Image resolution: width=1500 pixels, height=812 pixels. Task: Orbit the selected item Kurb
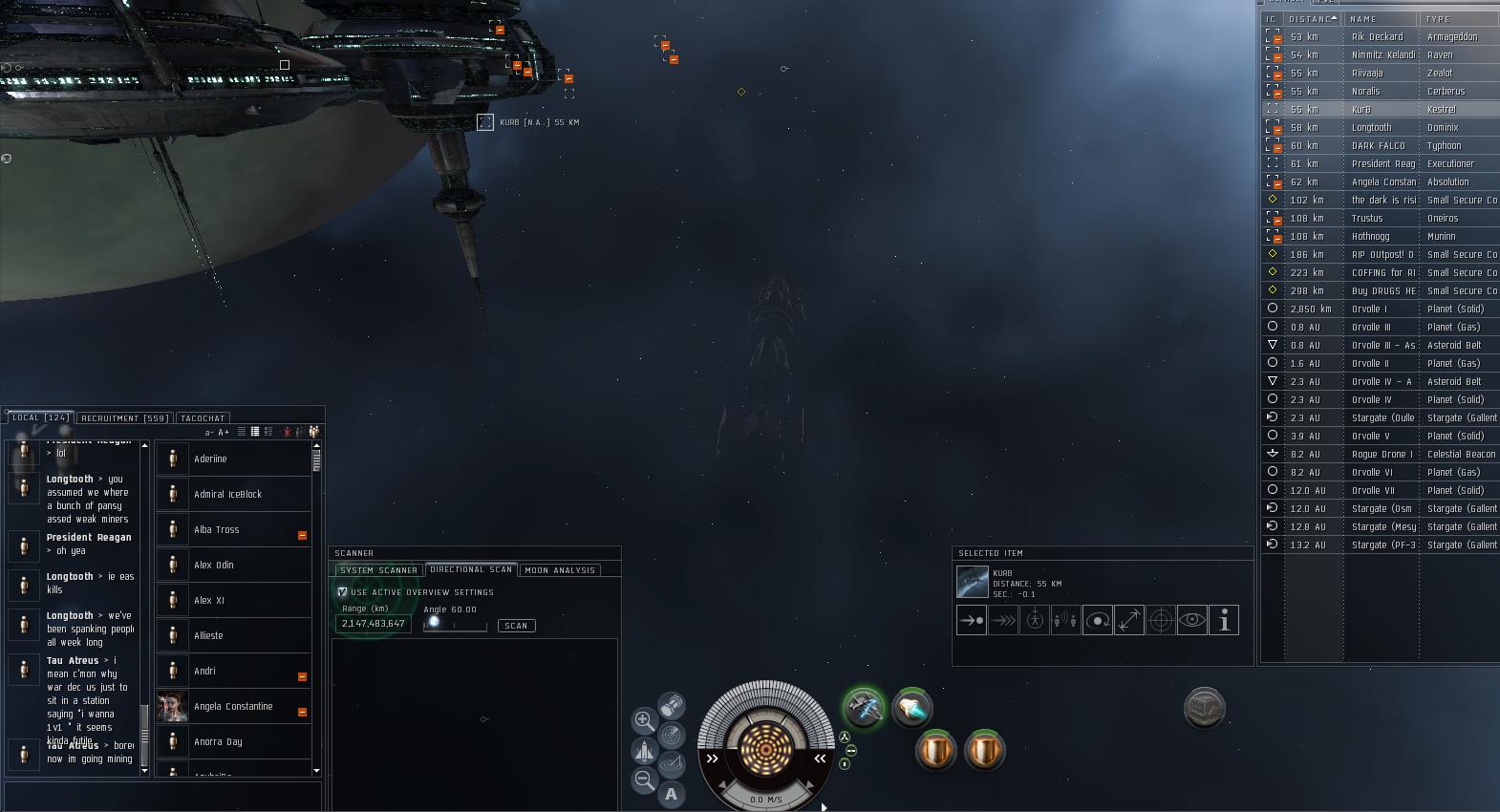pyautogui.click(x=1097, y=620)
